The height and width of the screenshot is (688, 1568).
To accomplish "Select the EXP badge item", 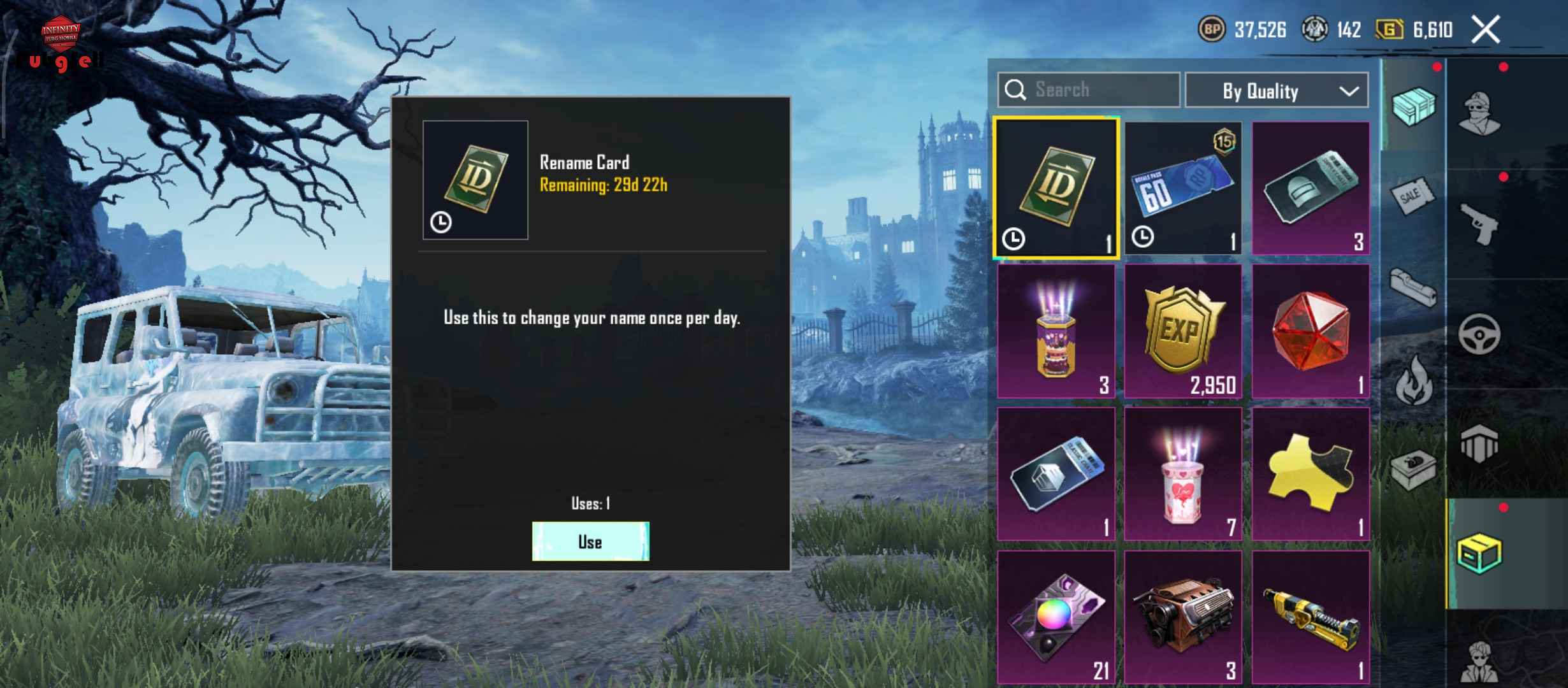I will click(1183, 331).
